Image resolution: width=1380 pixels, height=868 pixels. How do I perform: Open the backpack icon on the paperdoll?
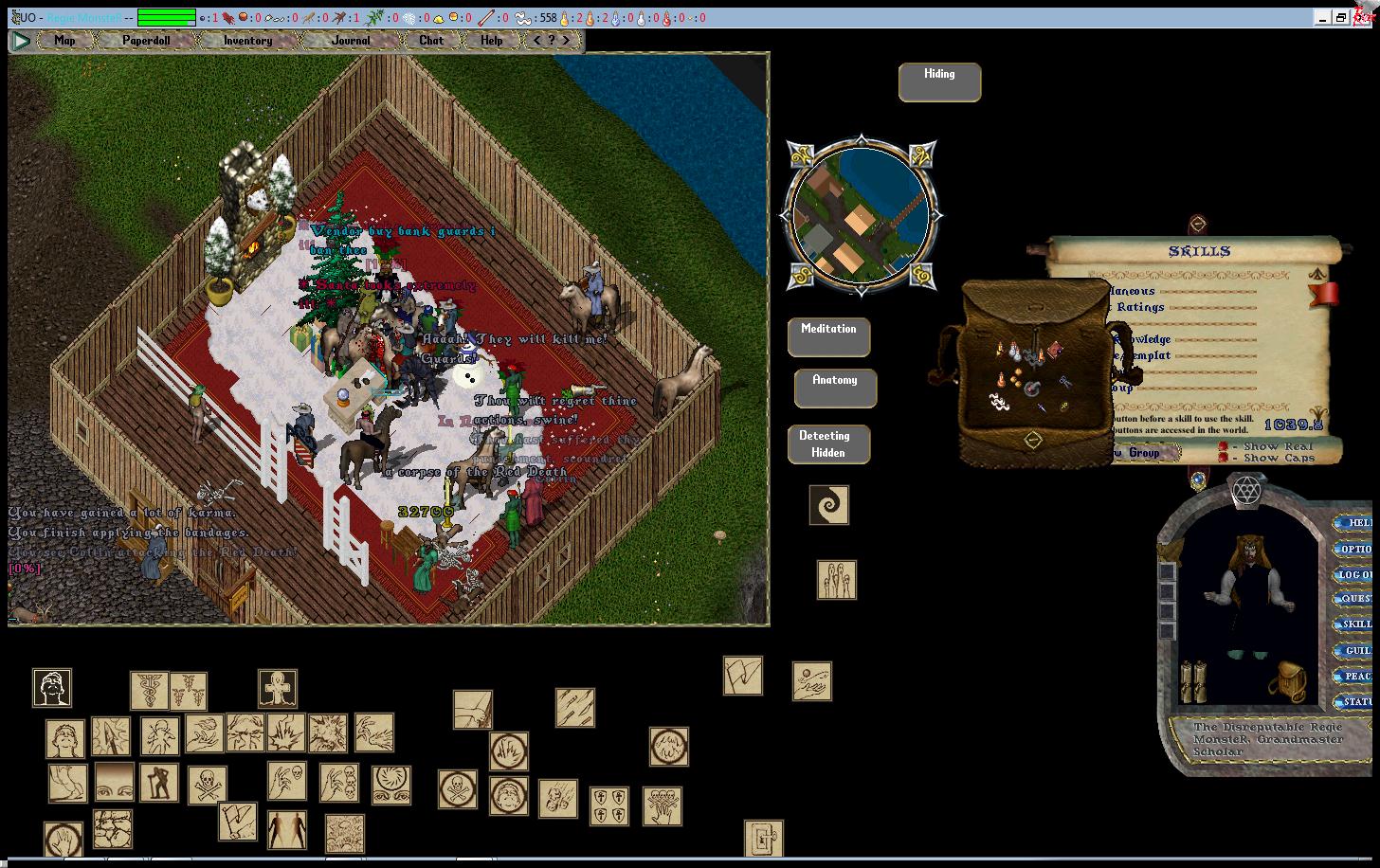pos(1287,680)
